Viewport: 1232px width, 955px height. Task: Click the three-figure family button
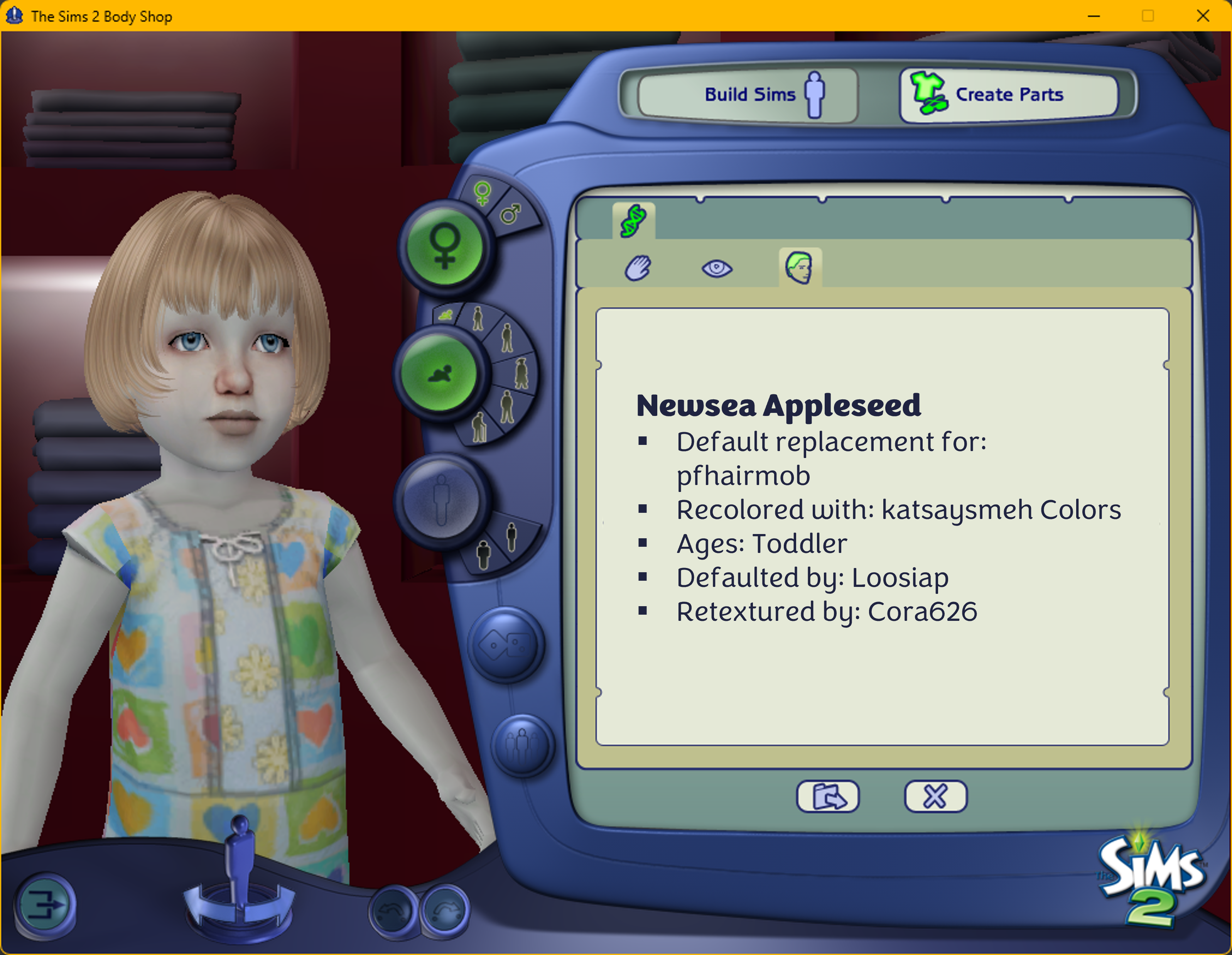(522, 745)
